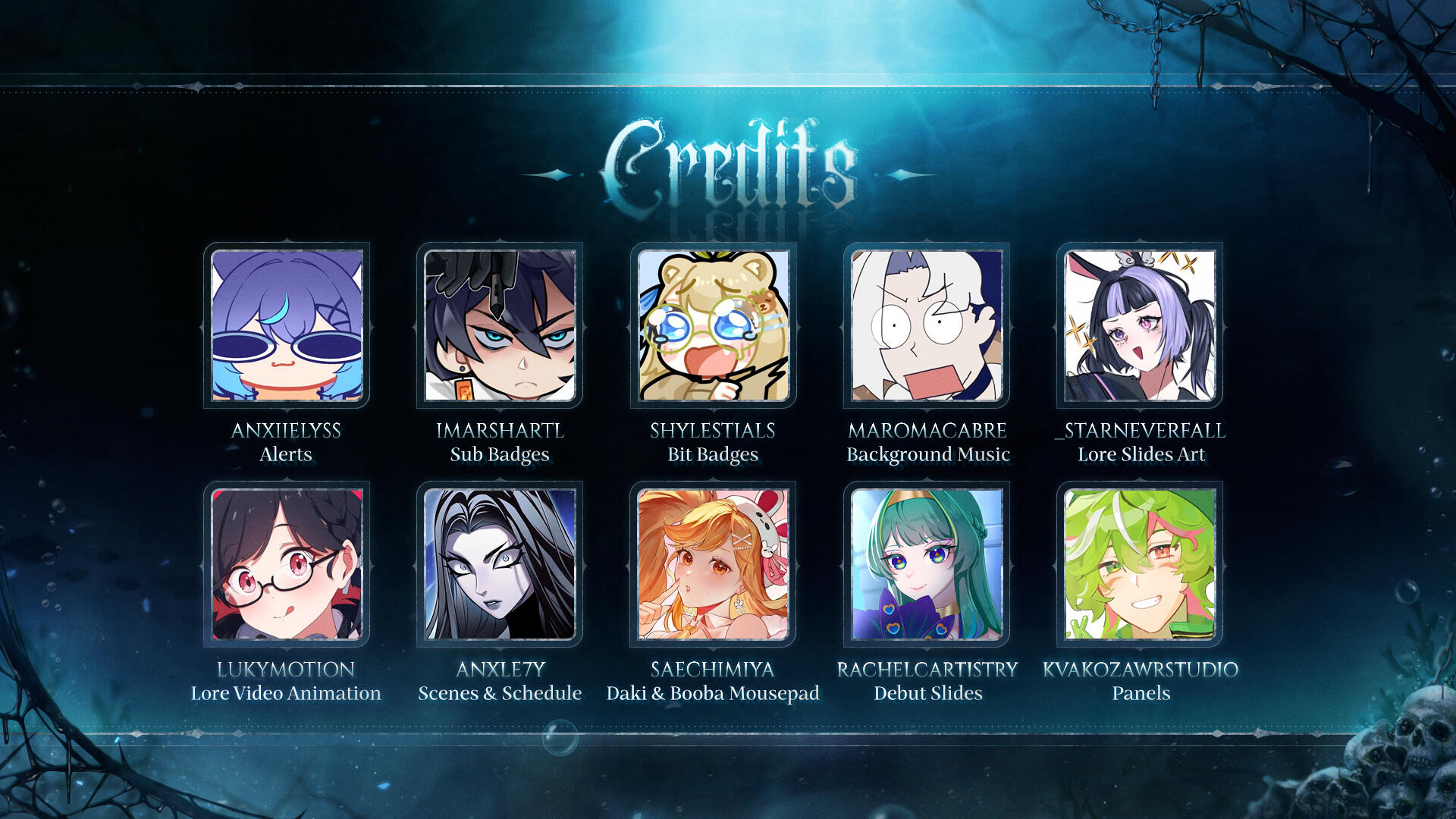
Task: Select the _STARNEVERFALL Lore Slides Art avatar
Action: [1140, 325]
